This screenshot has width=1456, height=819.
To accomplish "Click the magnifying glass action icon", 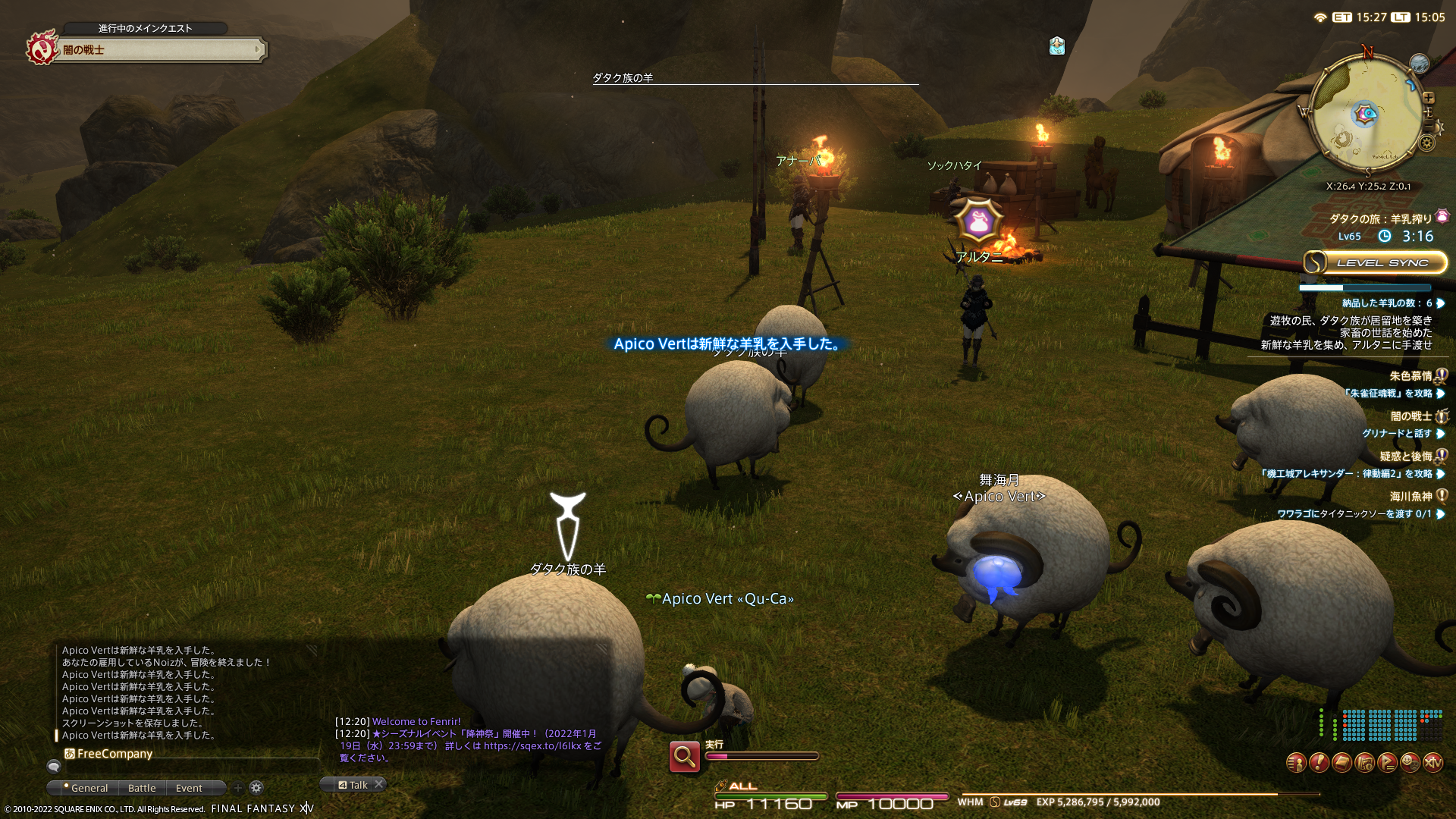I will [684, 756].
